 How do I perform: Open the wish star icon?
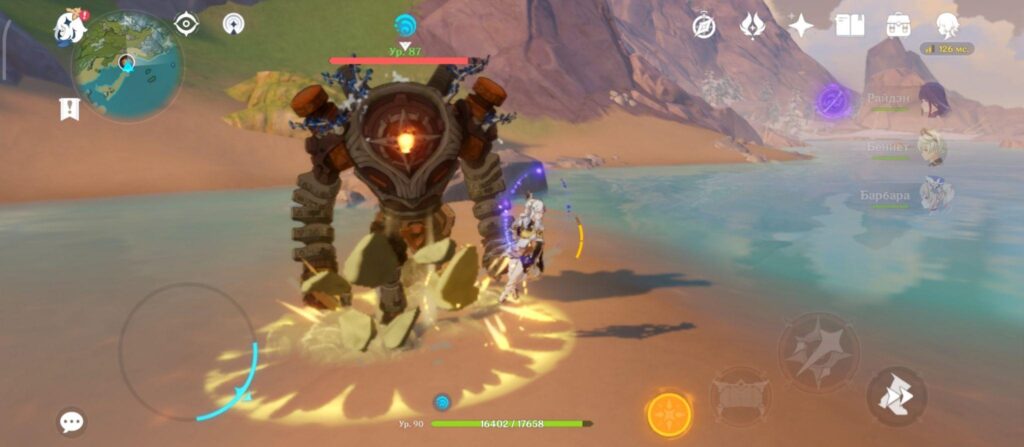point(800,26)
